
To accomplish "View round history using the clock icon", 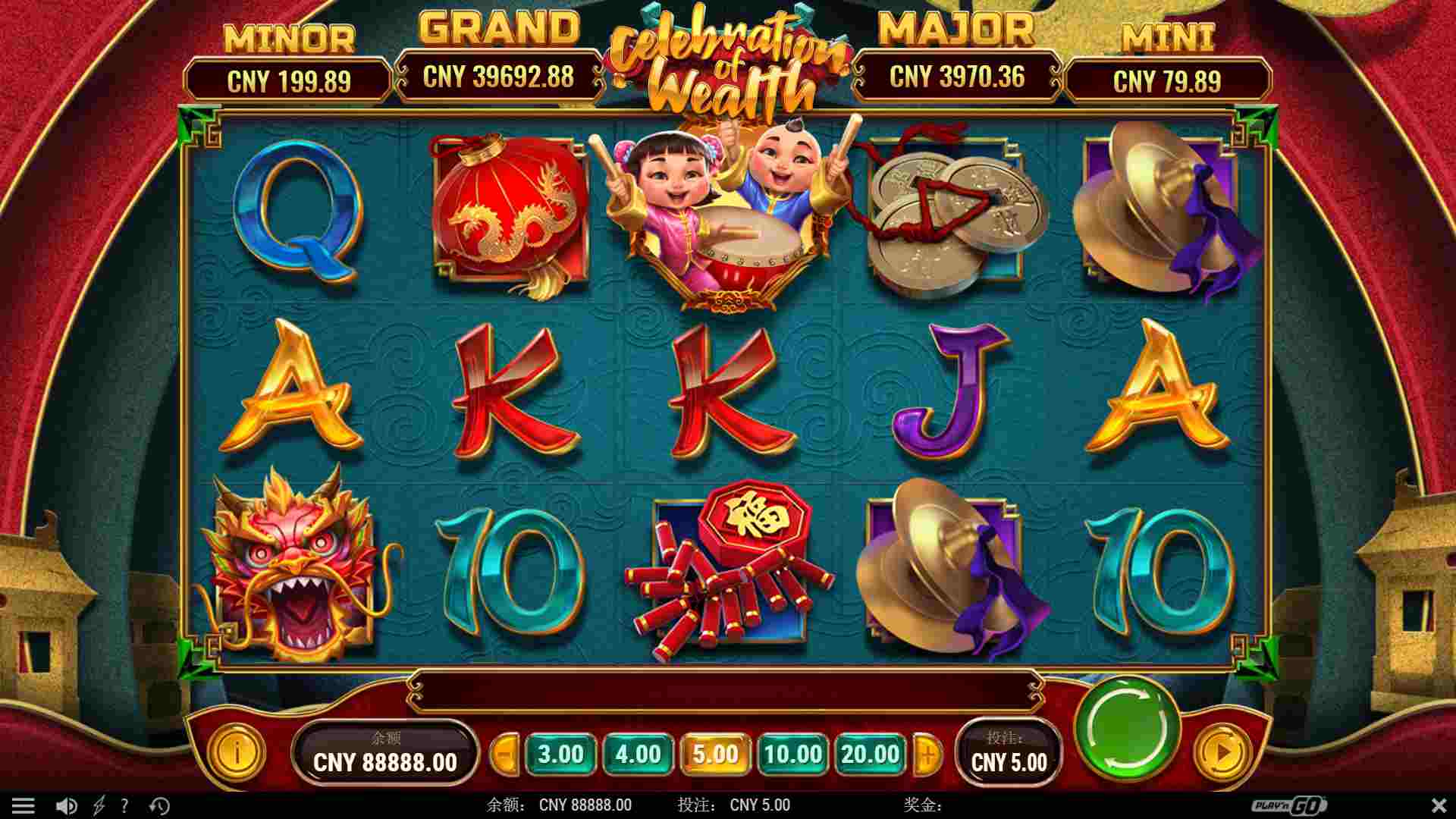I will click(x=158, y=805).
